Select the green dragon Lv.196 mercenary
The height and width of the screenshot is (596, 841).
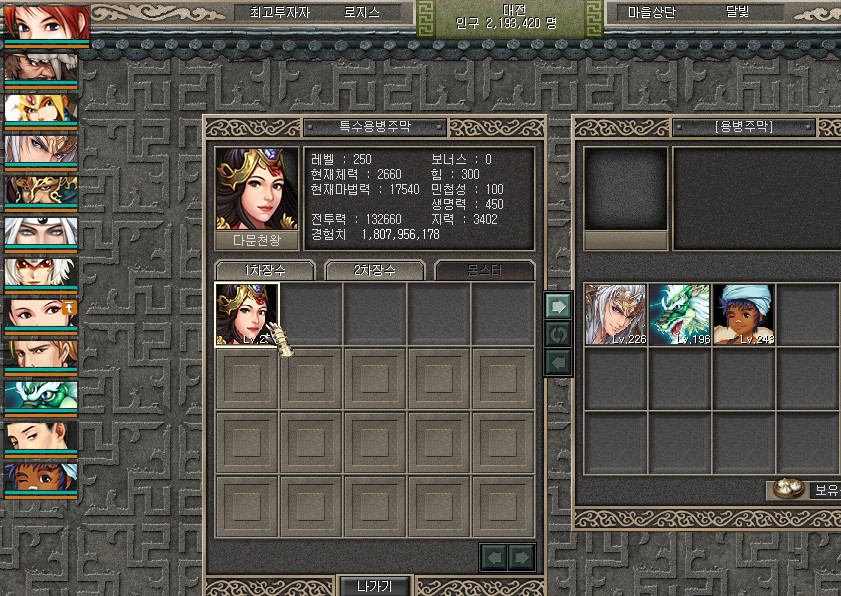[x=680, y=315]
